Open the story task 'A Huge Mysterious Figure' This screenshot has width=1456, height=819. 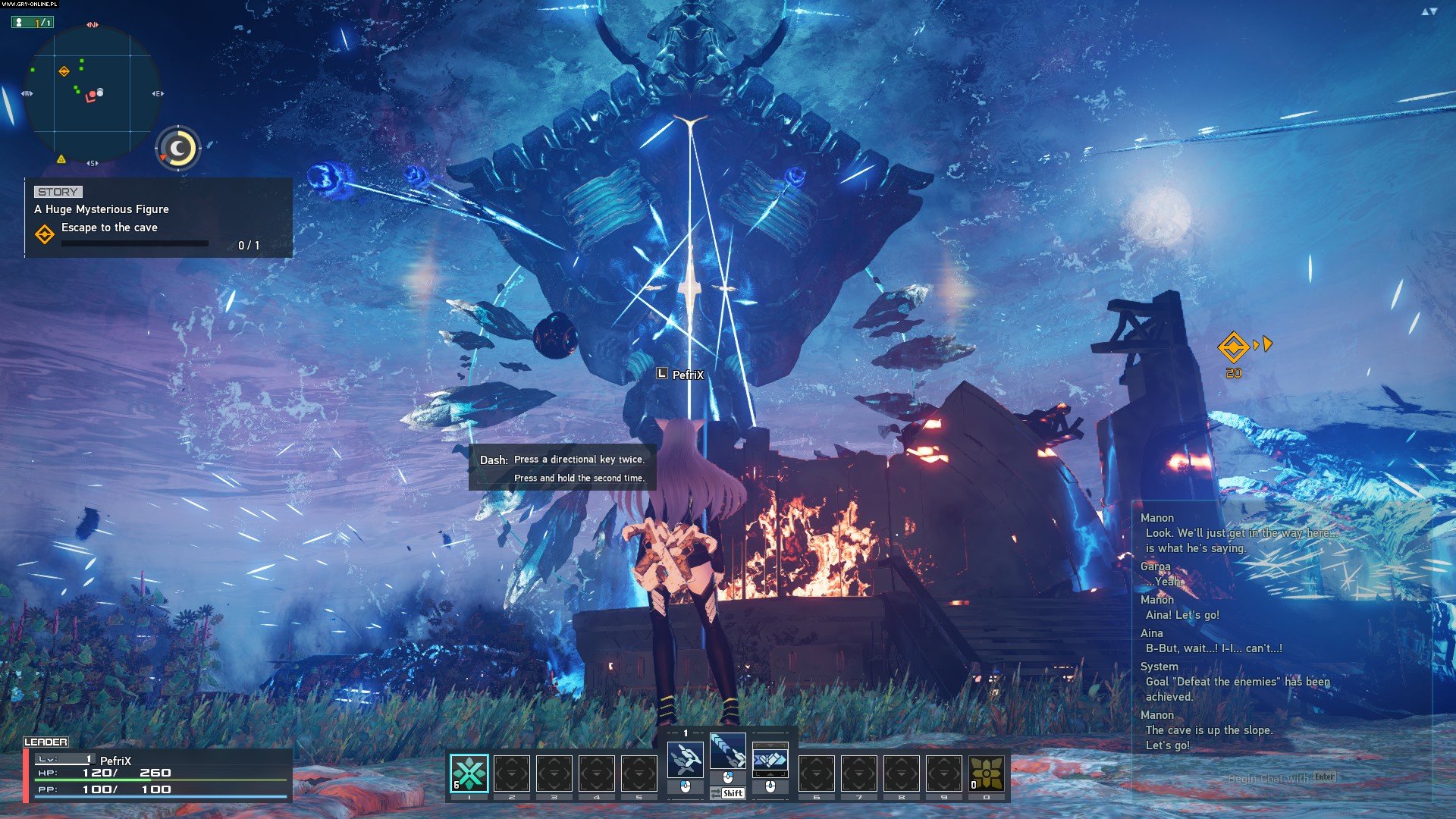click(102, 209)
